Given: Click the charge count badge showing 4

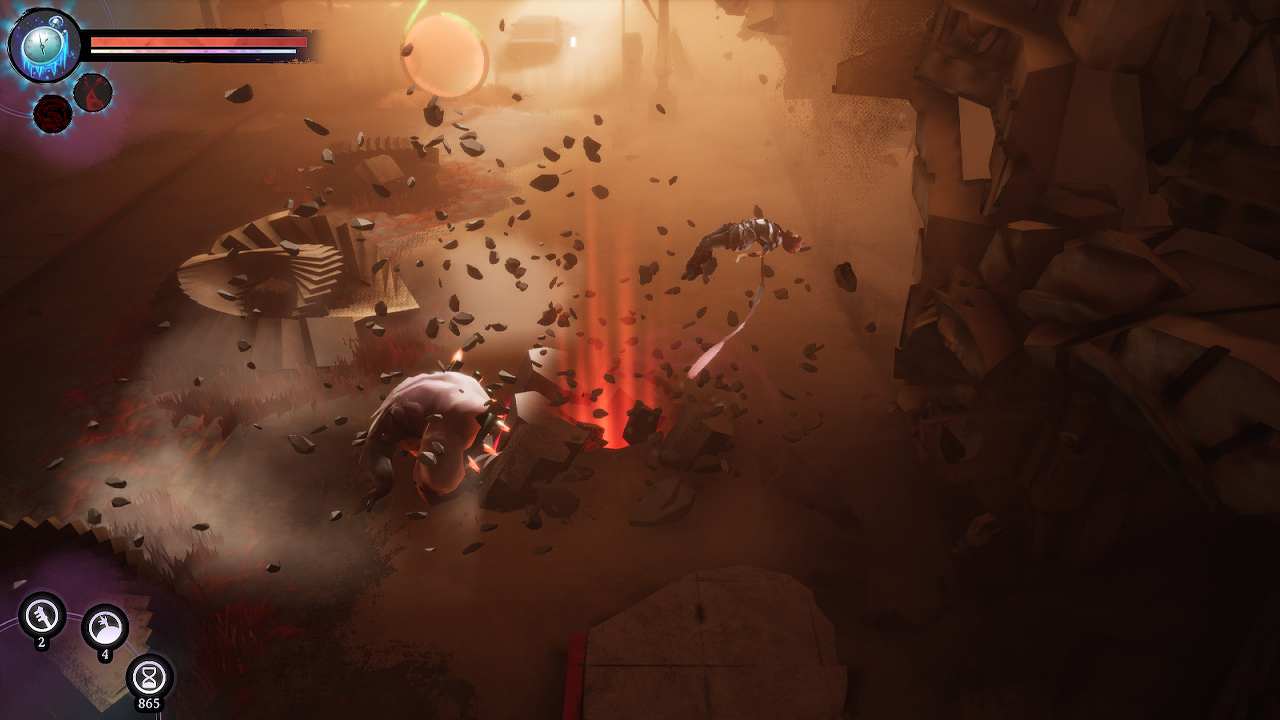Looking at the screenshot, I should click(x=105, y=656).
